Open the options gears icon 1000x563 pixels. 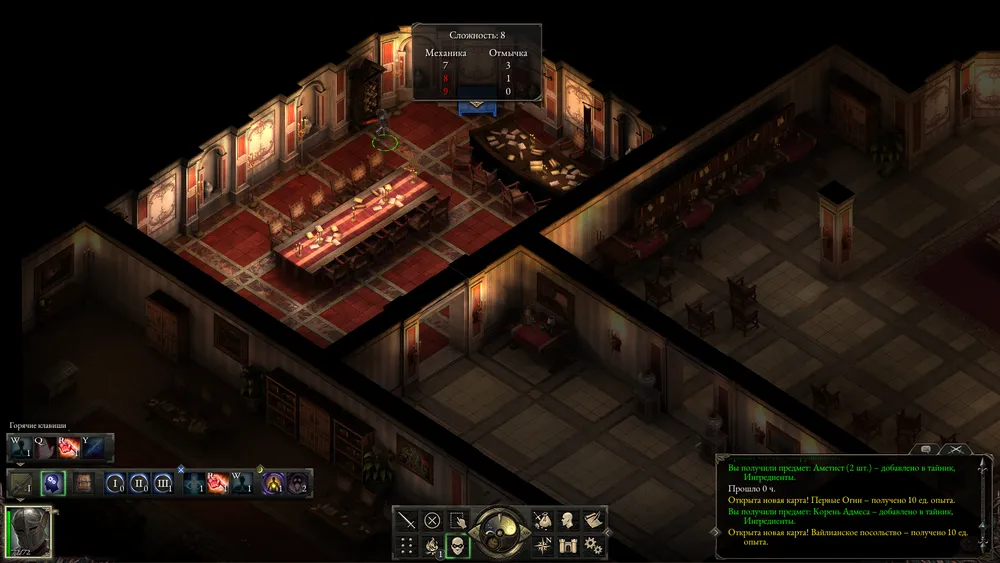(594, 546)
